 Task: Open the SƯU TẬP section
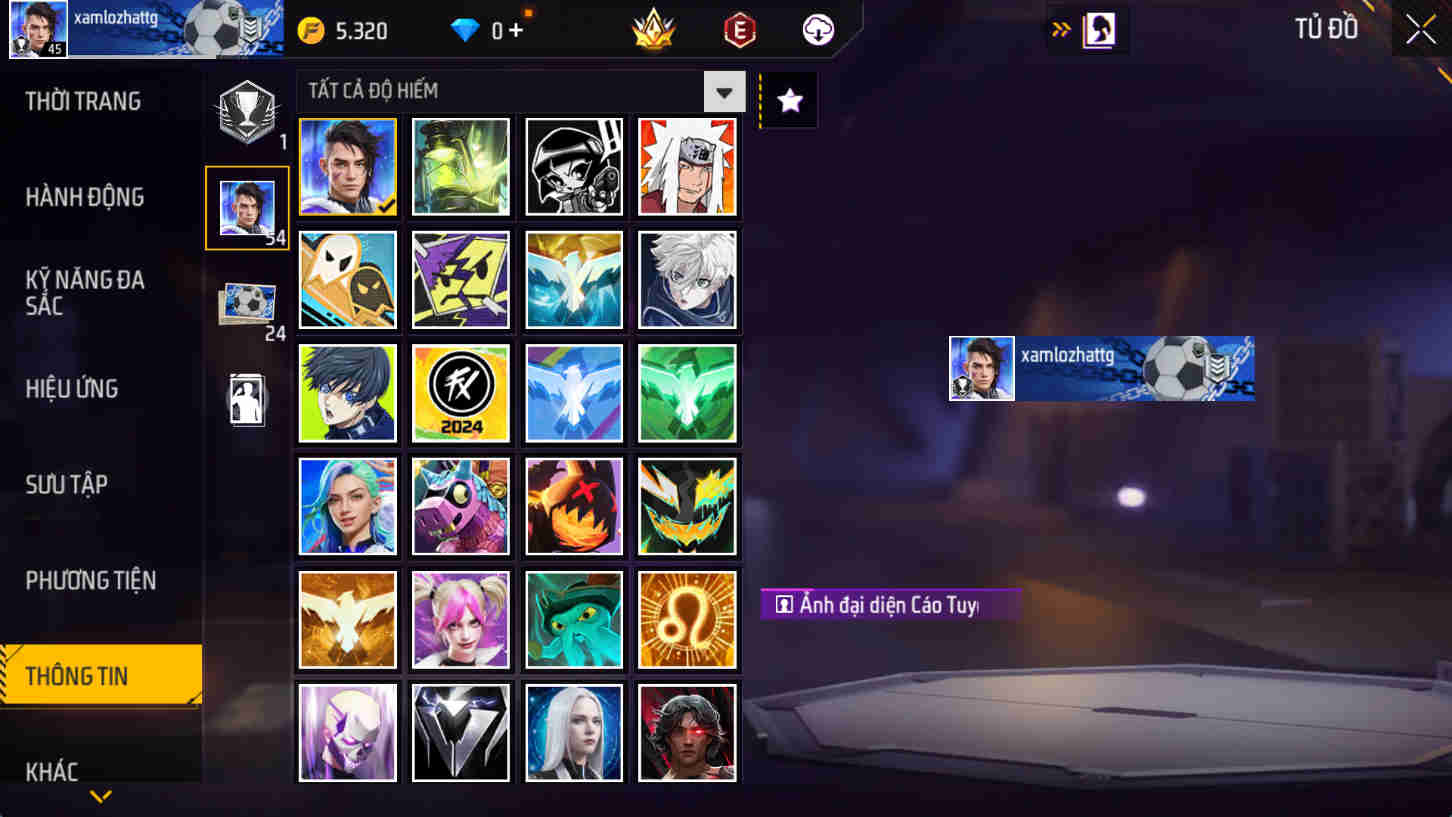[68, 484]
